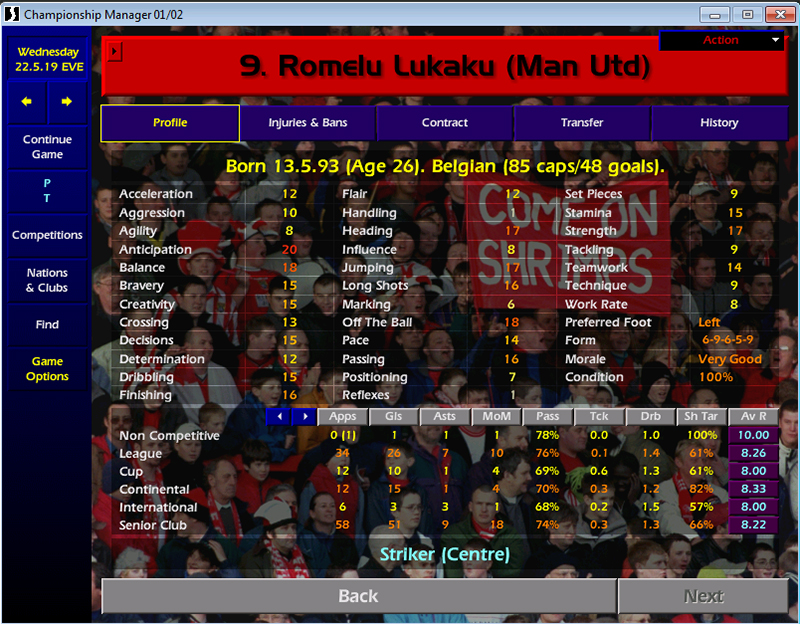Open the Action dropdown menu
800x624 pixels.
[x=722, y=41]
